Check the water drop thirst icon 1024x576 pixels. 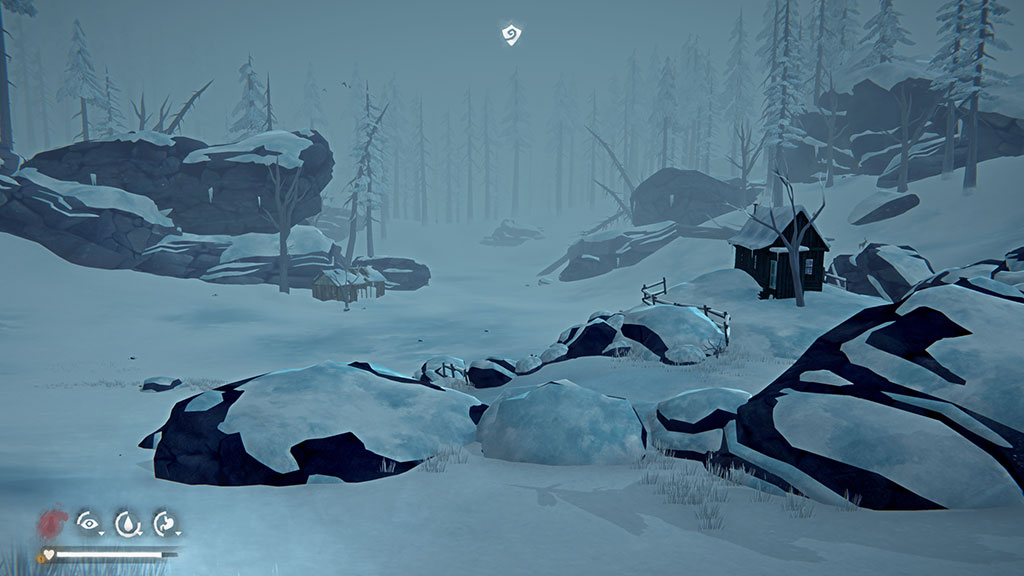tap(127, 522)
